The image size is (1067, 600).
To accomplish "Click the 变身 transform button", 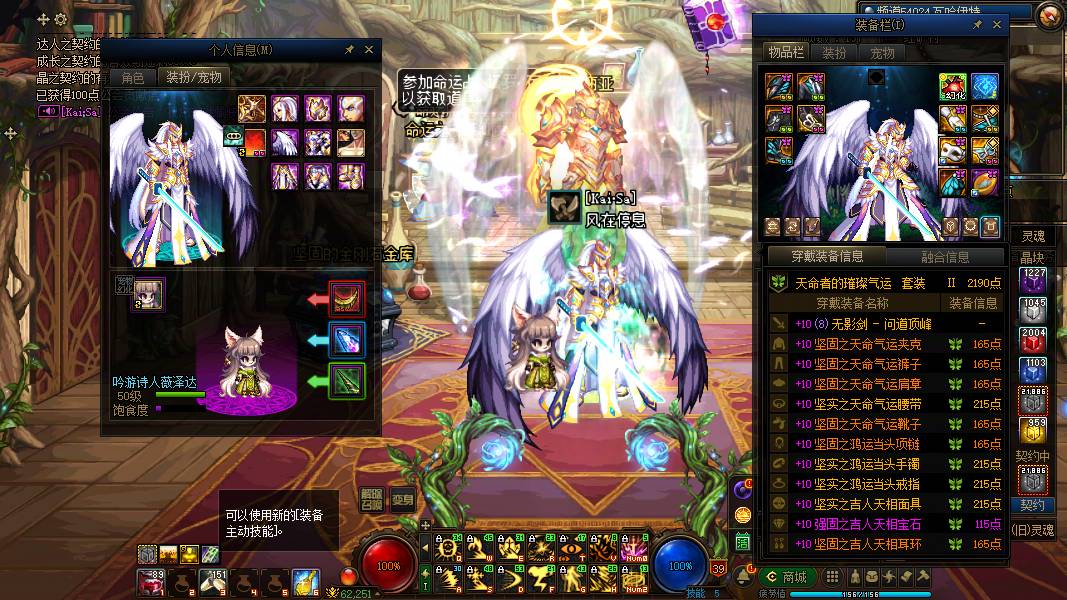I will 403,501.
